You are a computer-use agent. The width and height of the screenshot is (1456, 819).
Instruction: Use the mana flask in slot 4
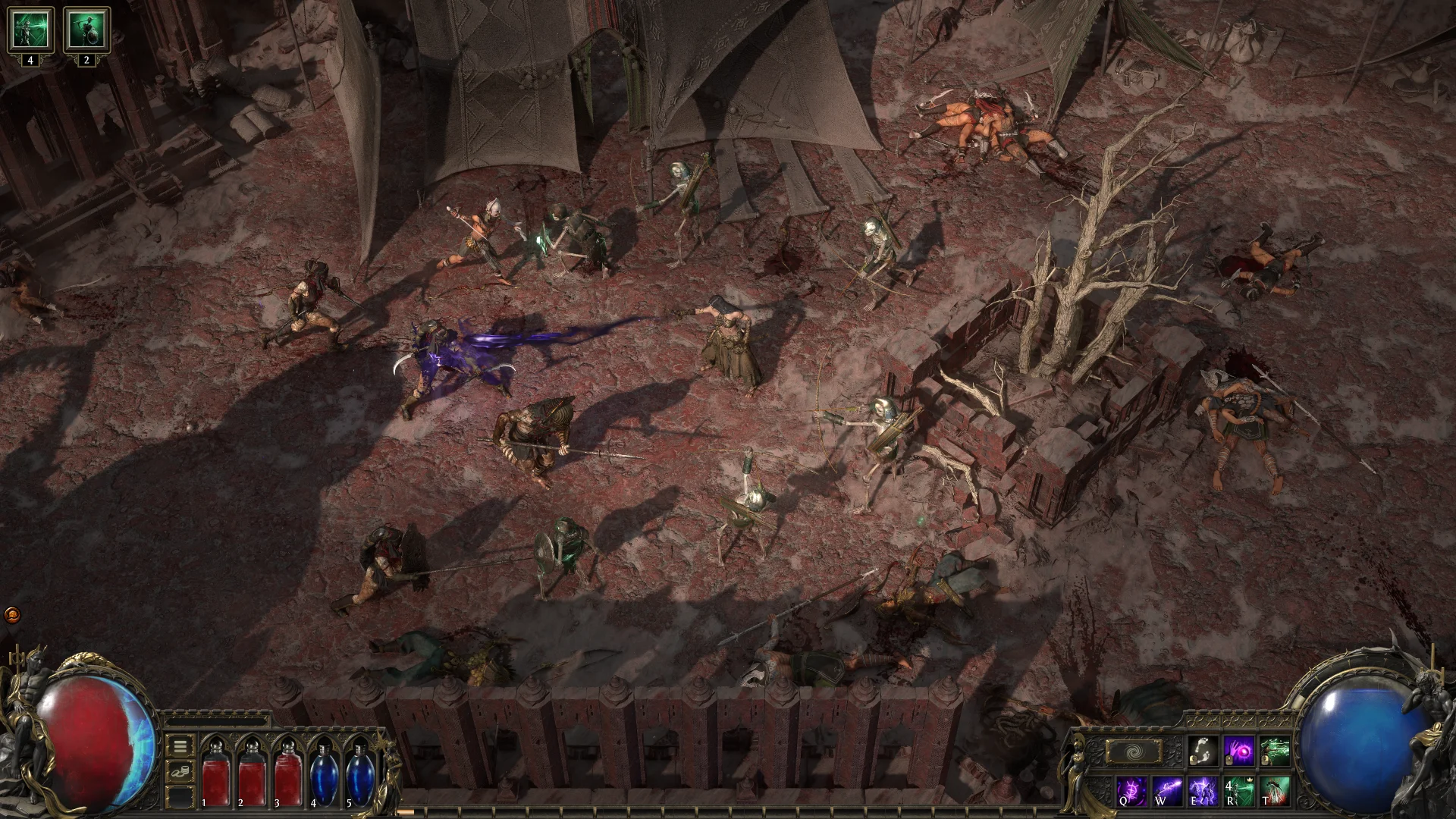click(325, 773)
